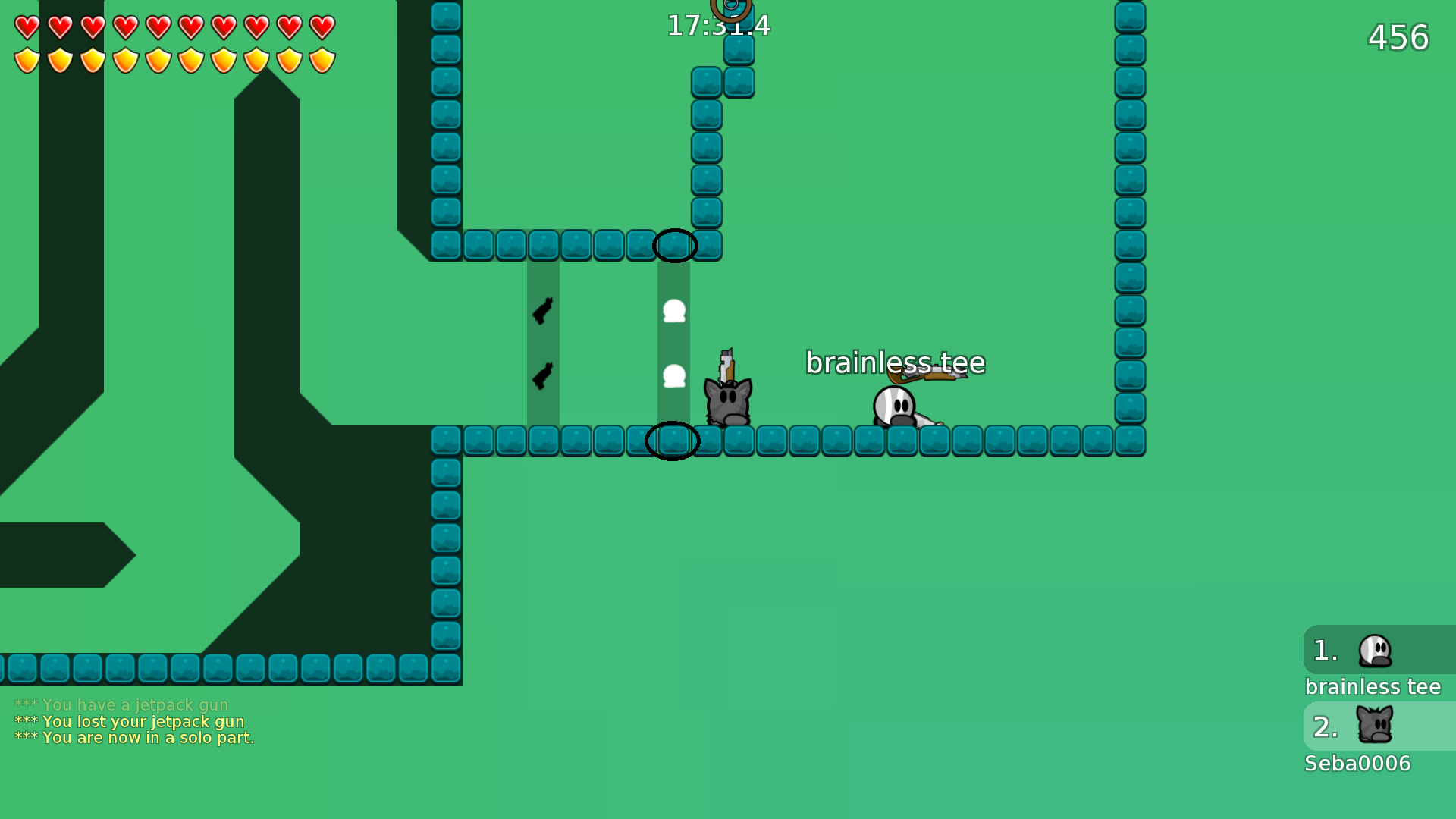Click the upper white armor pickup
The image size is (1456, 819).
pyautogui.click(x=673, y=311)
